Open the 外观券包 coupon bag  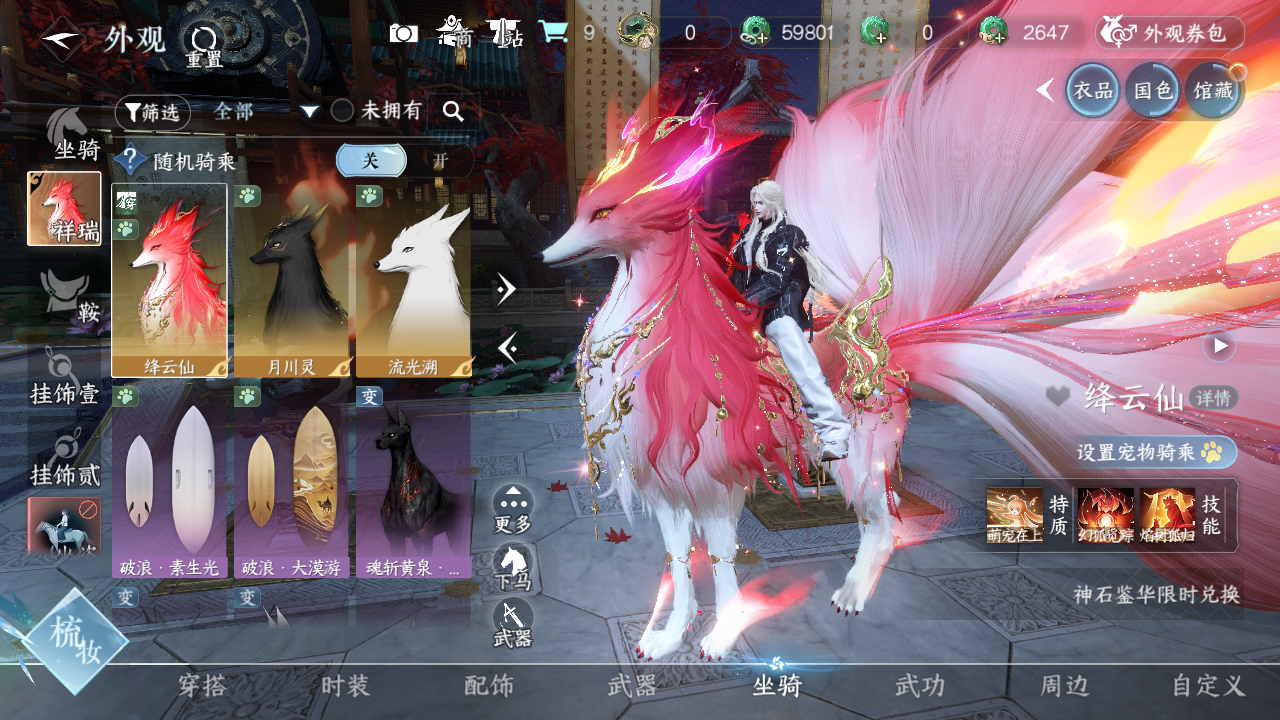pyautogui.click(x=1170, y=33)
